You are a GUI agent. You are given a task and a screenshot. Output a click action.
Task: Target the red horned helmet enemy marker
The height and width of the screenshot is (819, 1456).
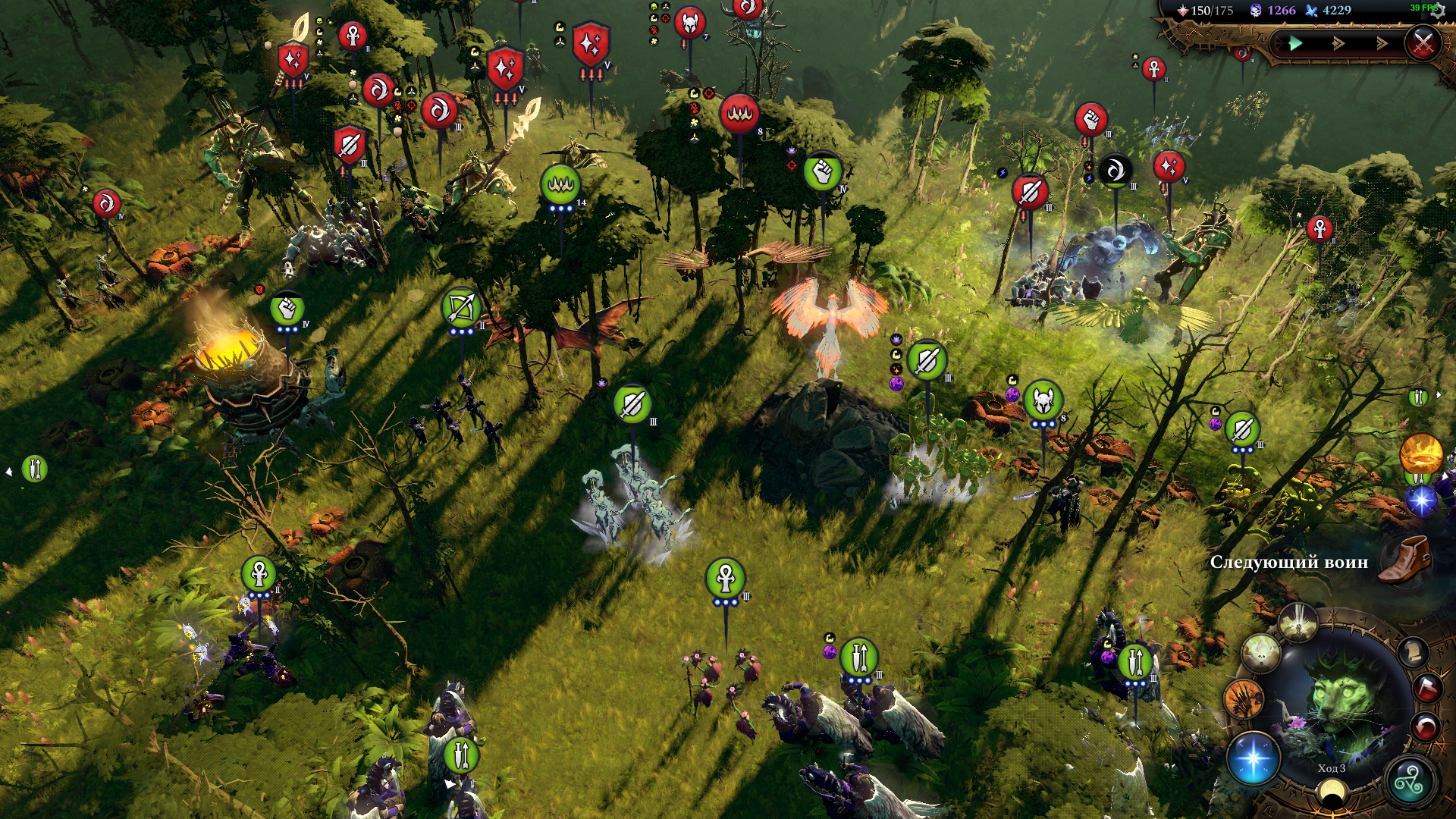click(689, 24)
